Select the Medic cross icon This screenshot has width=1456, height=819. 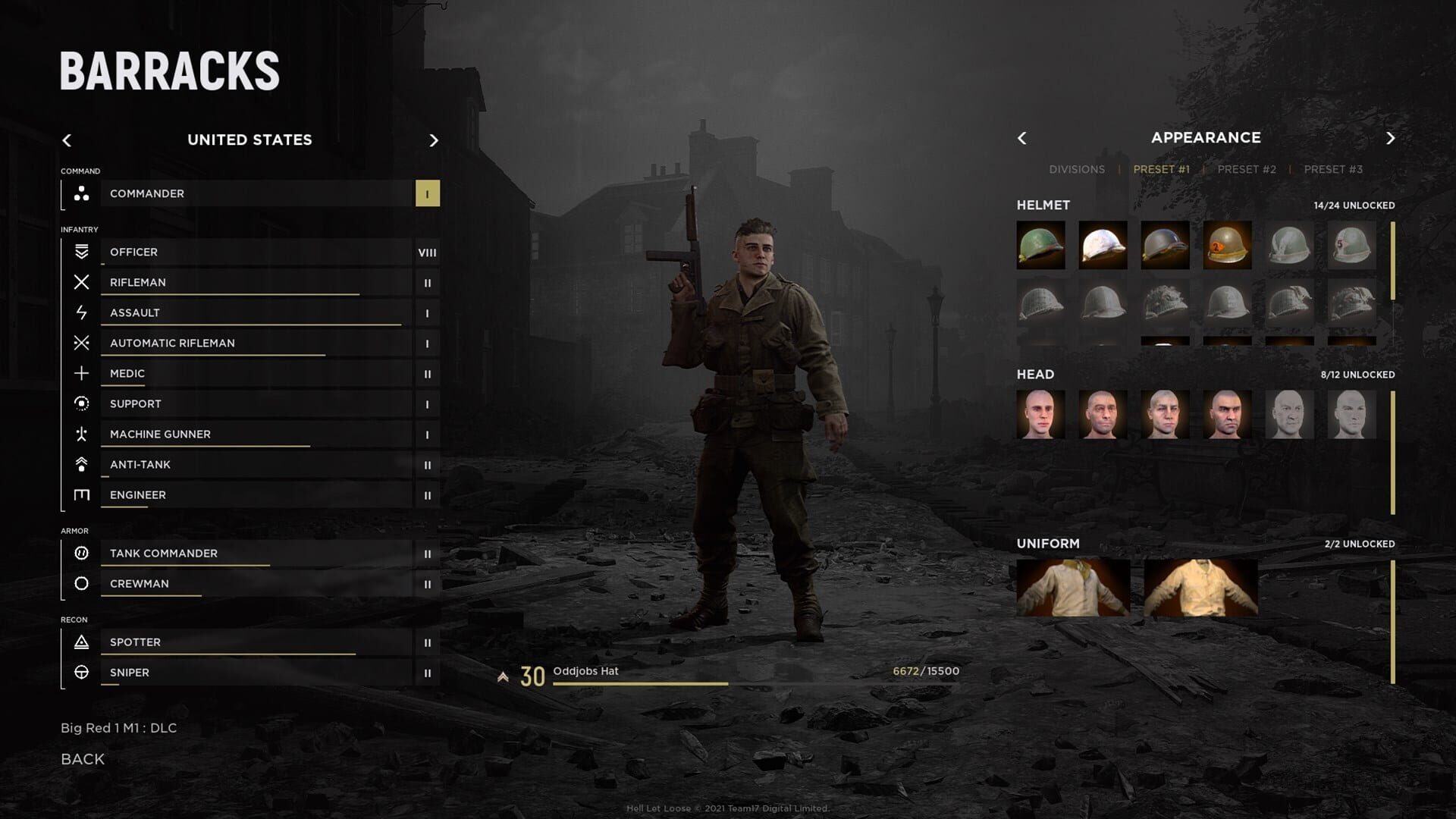pyautogui.click(x=83, y=373)
